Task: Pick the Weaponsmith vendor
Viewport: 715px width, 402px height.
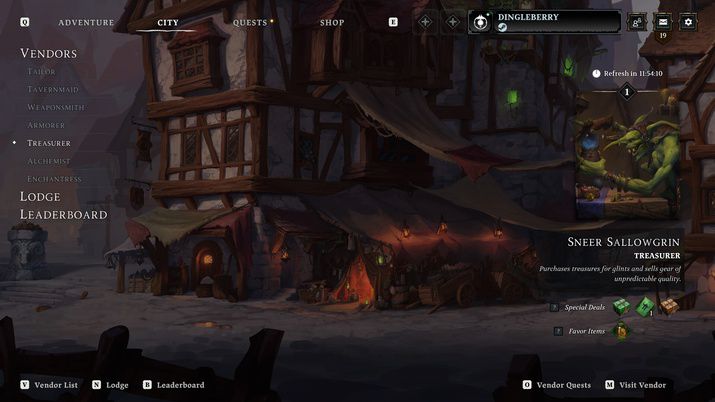Action: [56, 108]
